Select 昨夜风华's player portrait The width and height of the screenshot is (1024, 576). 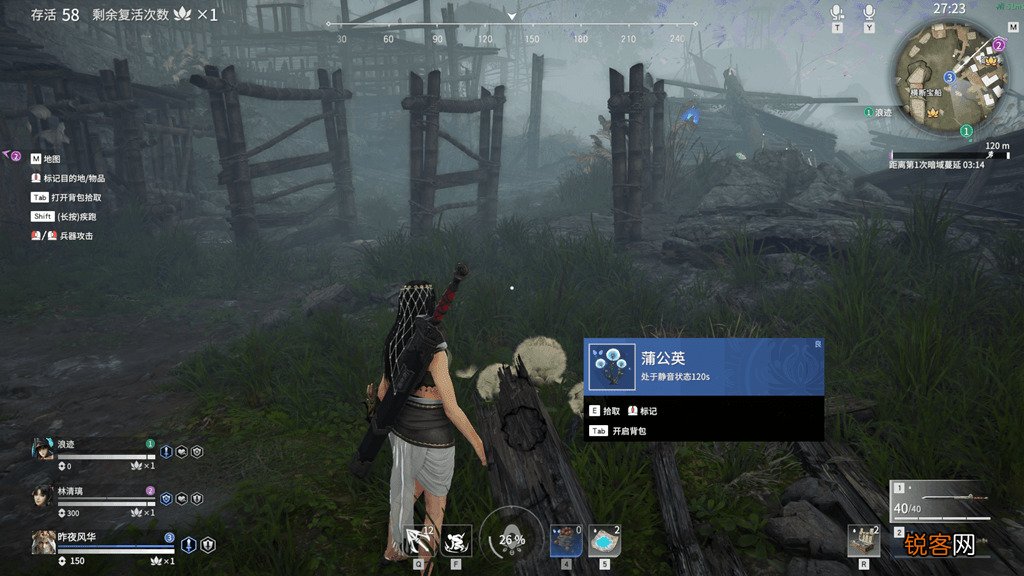click(x=44, y=542)
